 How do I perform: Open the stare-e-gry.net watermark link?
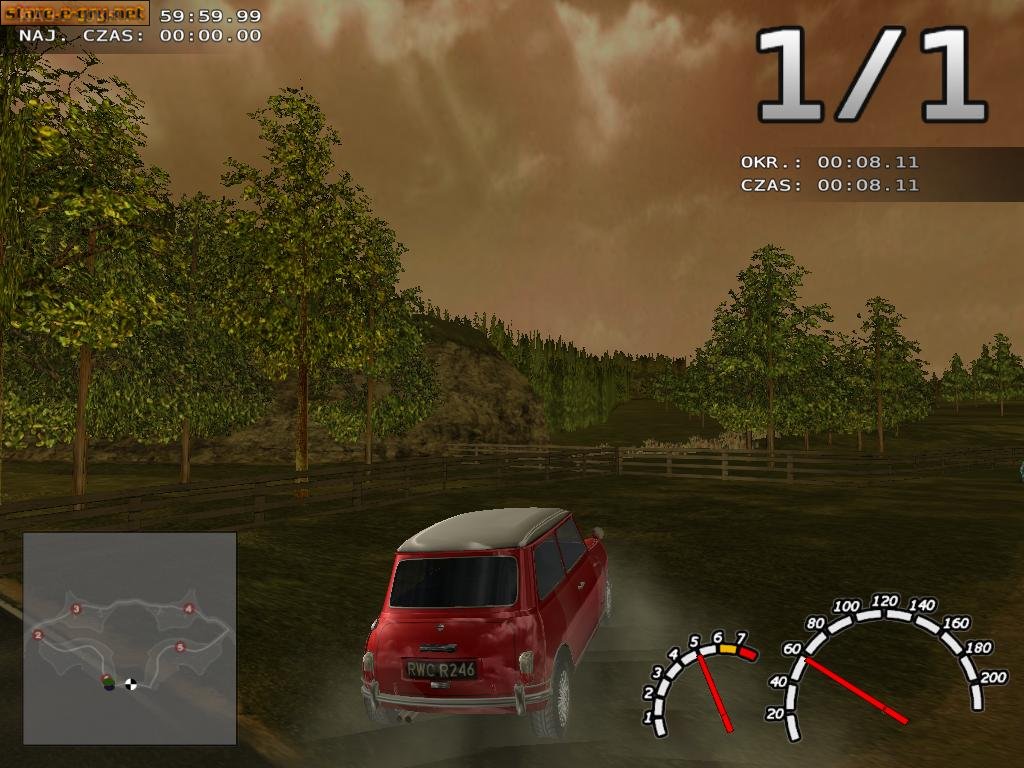(x=75, y=13)
